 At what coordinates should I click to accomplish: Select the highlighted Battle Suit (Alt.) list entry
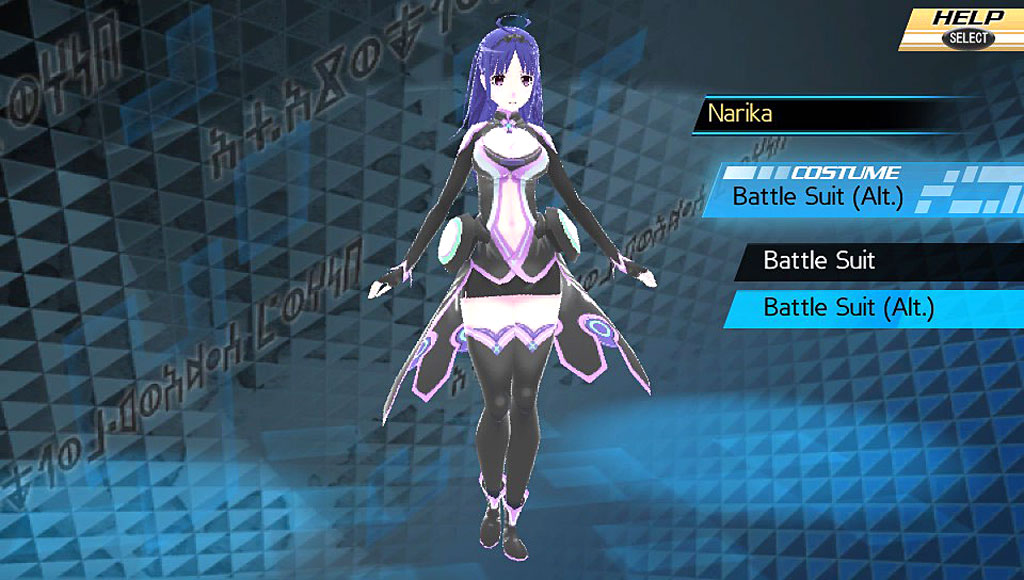click(848, 307)
